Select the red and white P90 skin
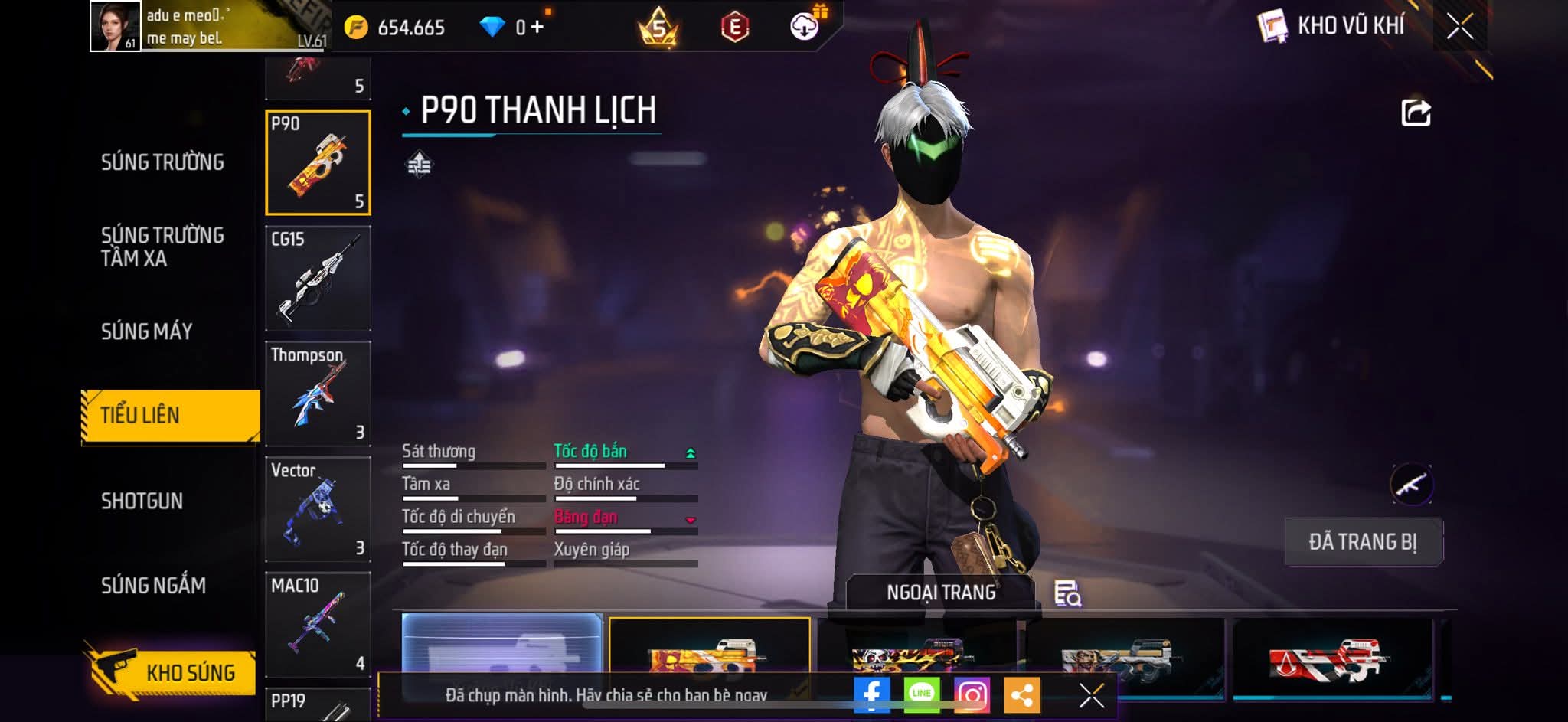1568x722 pixels. point(1332,658)
